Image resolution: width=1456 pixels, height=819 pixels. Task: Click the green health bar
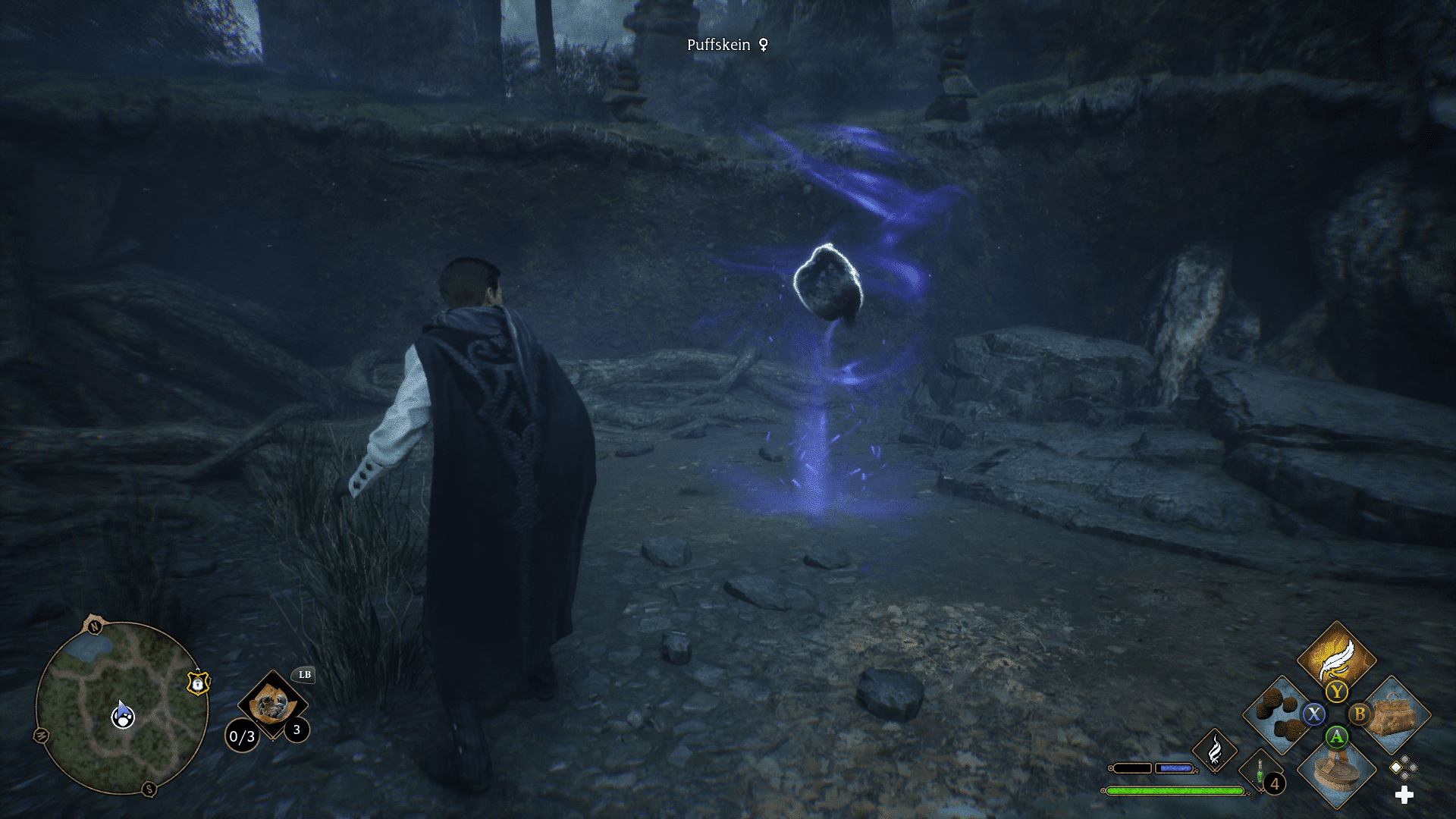tap(1175, 790)
